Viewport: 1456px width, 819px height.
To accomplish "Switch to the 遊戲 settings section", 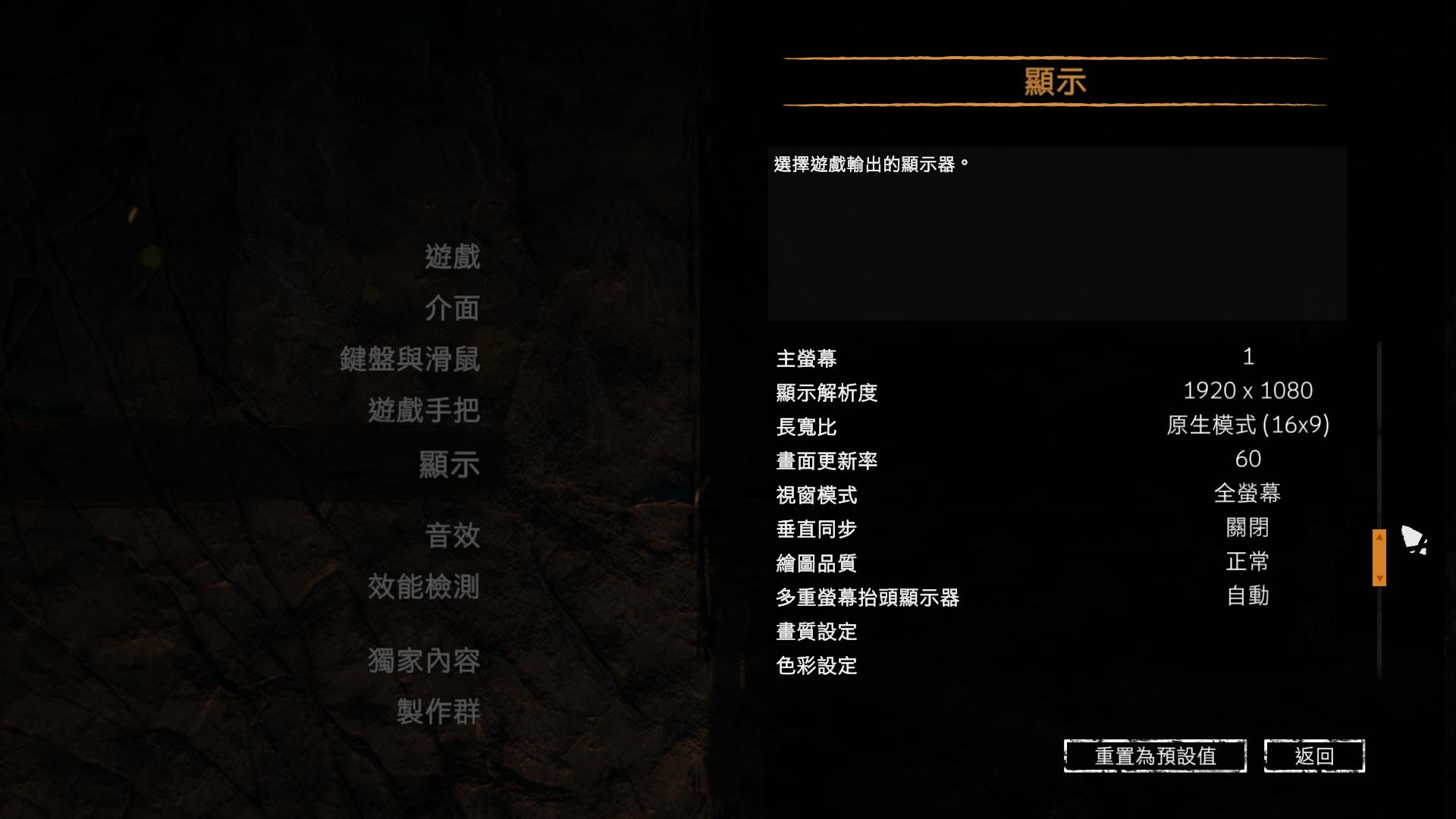I will tap(453, 257).
